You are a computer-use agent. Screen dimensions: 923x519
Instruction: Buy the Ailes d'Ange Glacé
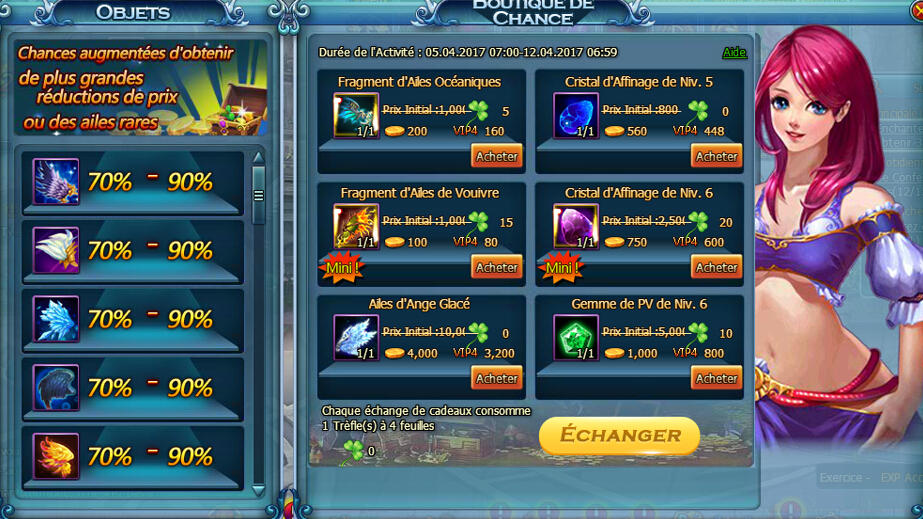tap(497, 378)
